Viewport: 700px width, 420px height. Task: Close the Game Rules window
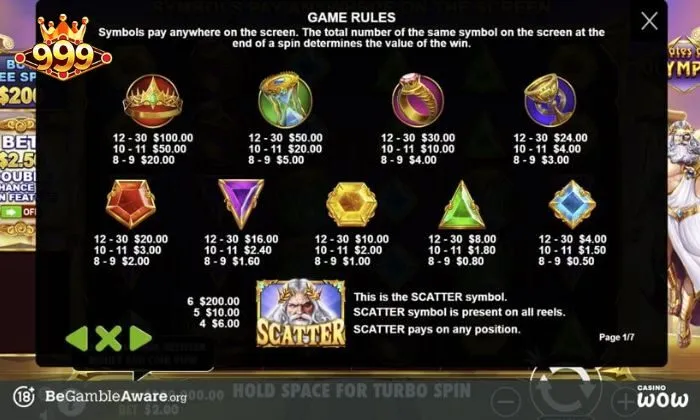[x=650, y=21]
